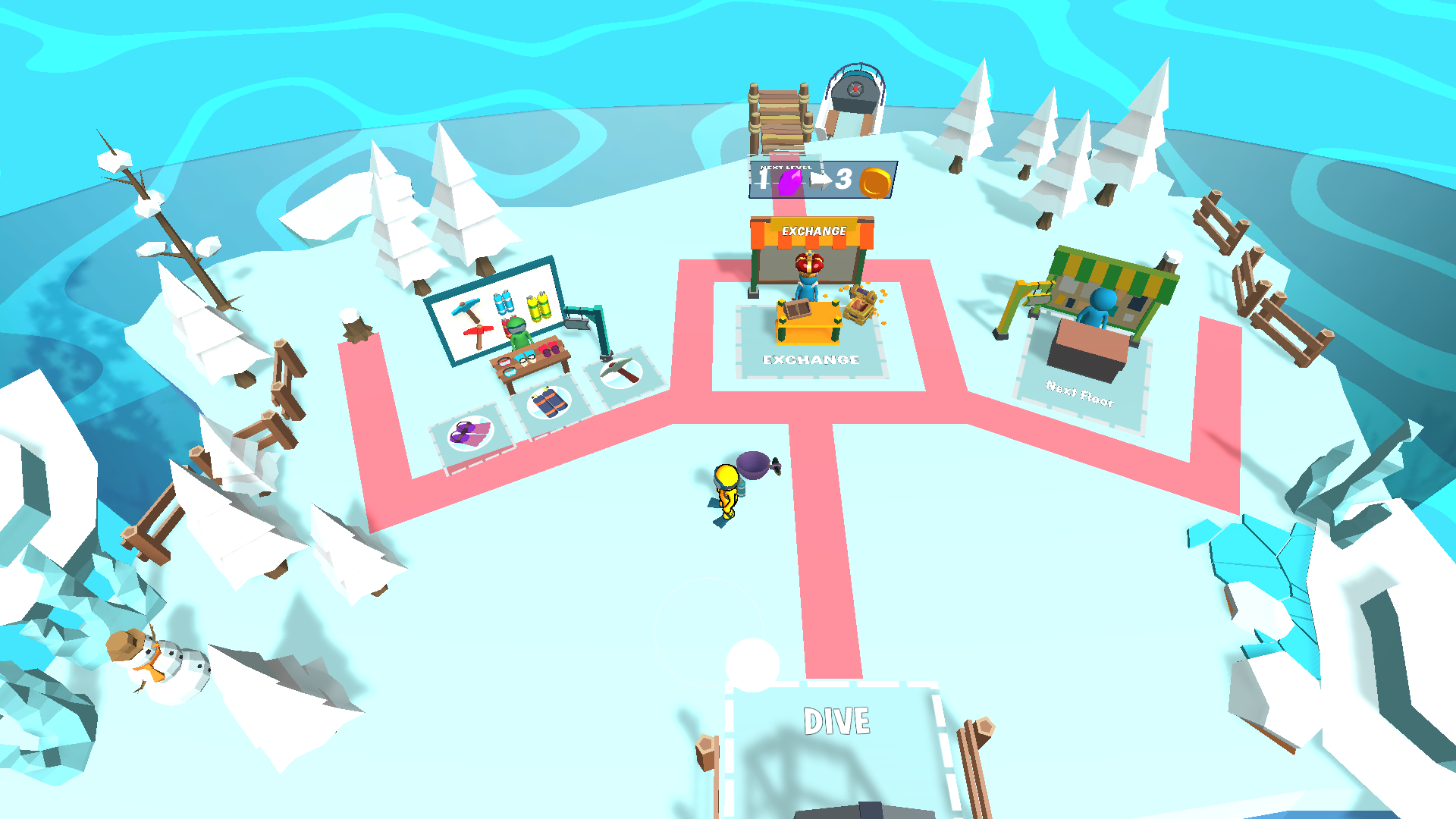1456x819 pixels.
Task: Click the white arrow between 1 and 3
Action: click(822, 180)
